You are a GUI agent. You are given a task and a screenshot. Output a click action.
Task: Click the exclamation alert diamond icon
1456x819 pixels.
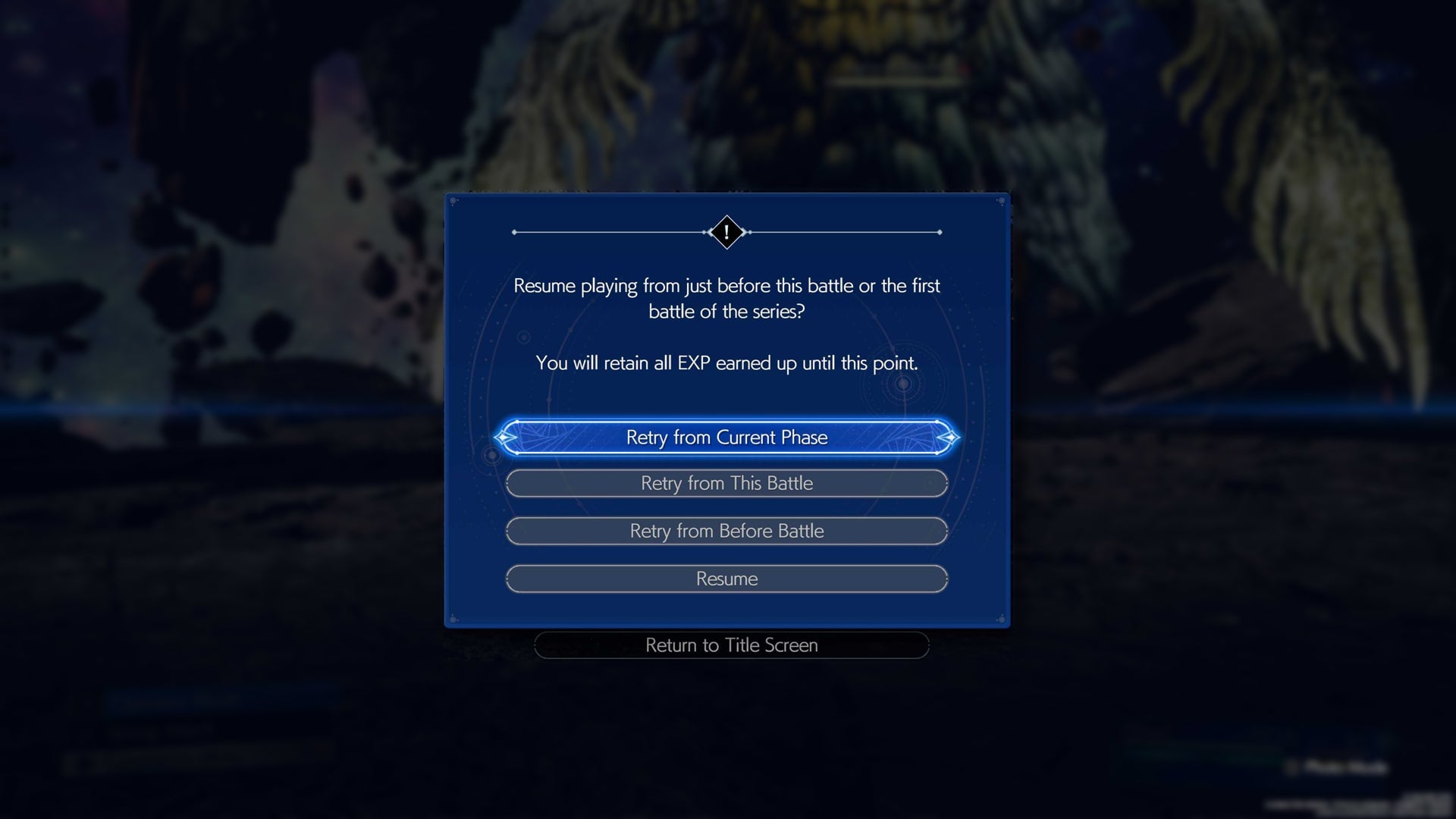click(x=726, y=233)
